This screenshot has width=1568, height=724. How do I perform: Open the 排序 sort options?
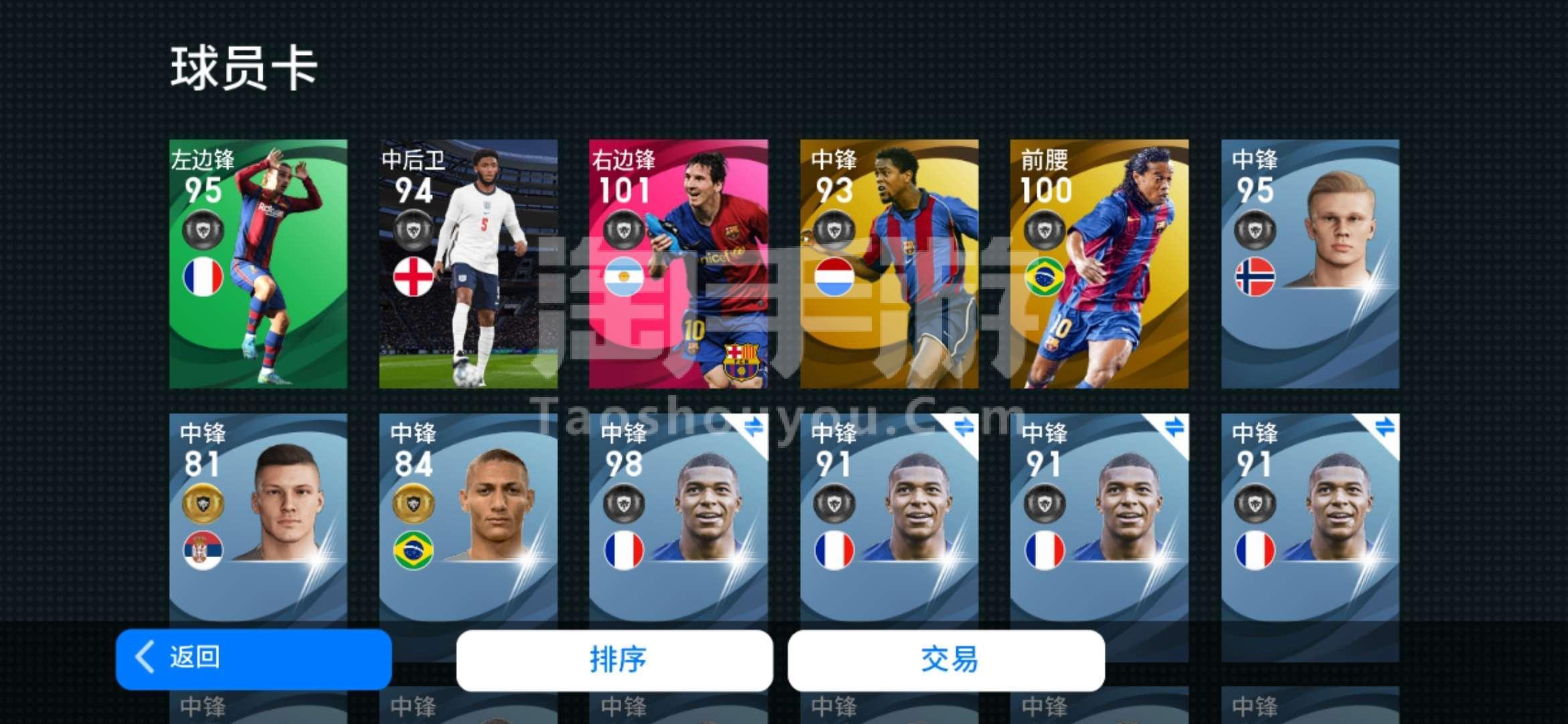click(x=614, y=660)
